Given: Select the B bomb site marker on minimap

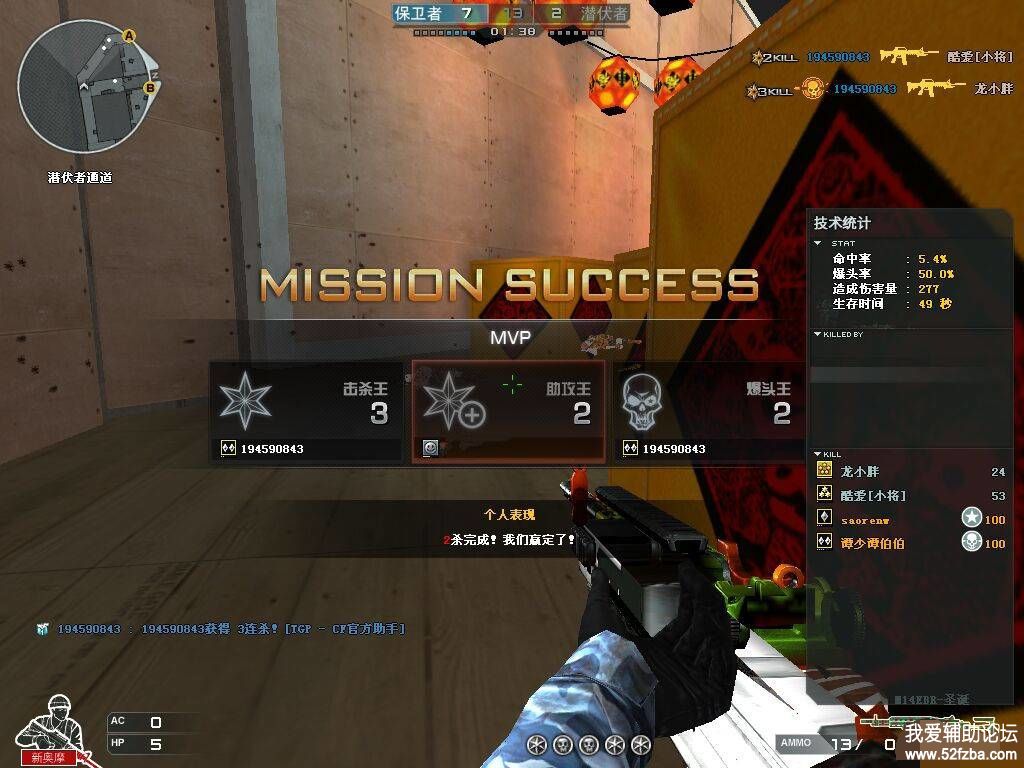Looking at the screenshot, I should pyautogui.click(x=150, y=87).
